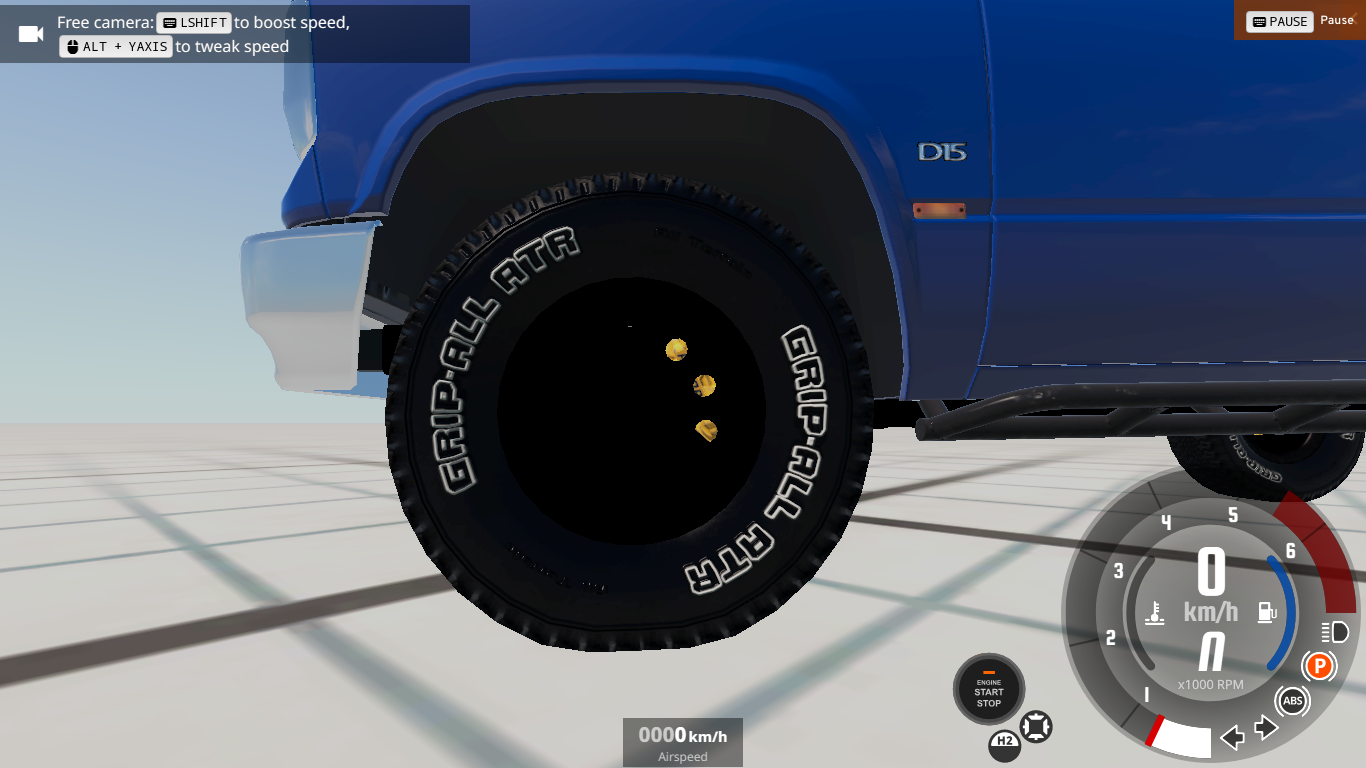
Task: Click the x1000 RPM label on the tachometer
Action: point(1212,685)
